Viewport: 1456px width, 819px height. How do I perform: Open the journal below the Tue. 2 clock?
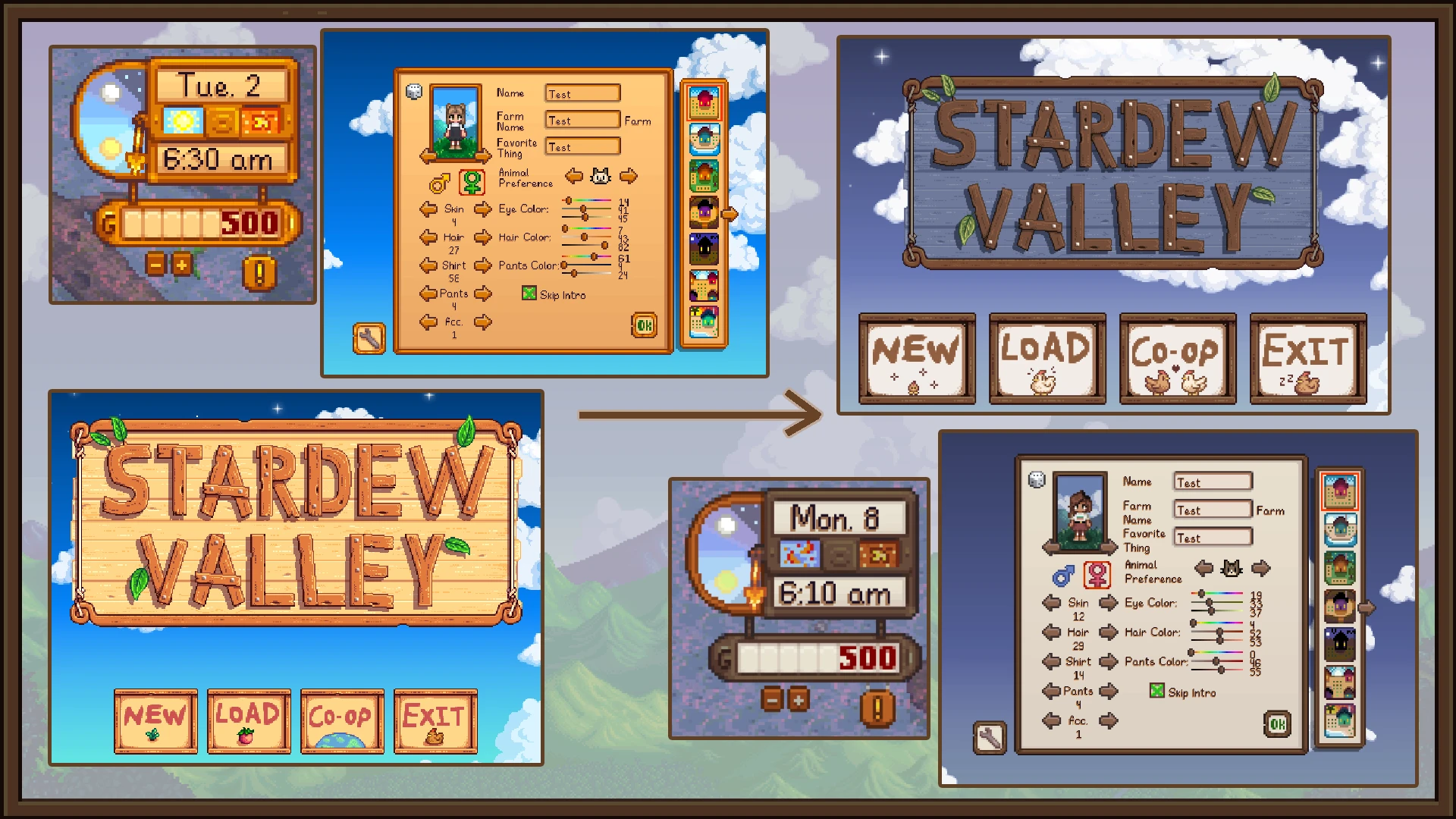click(259, 273)
